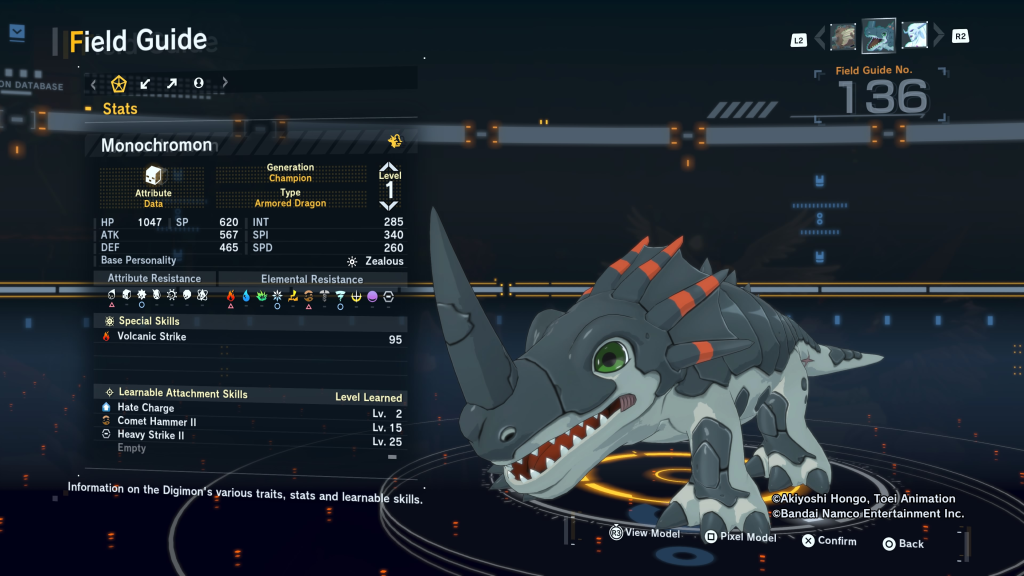Show the next field guide entry arrow

(938, 38)
